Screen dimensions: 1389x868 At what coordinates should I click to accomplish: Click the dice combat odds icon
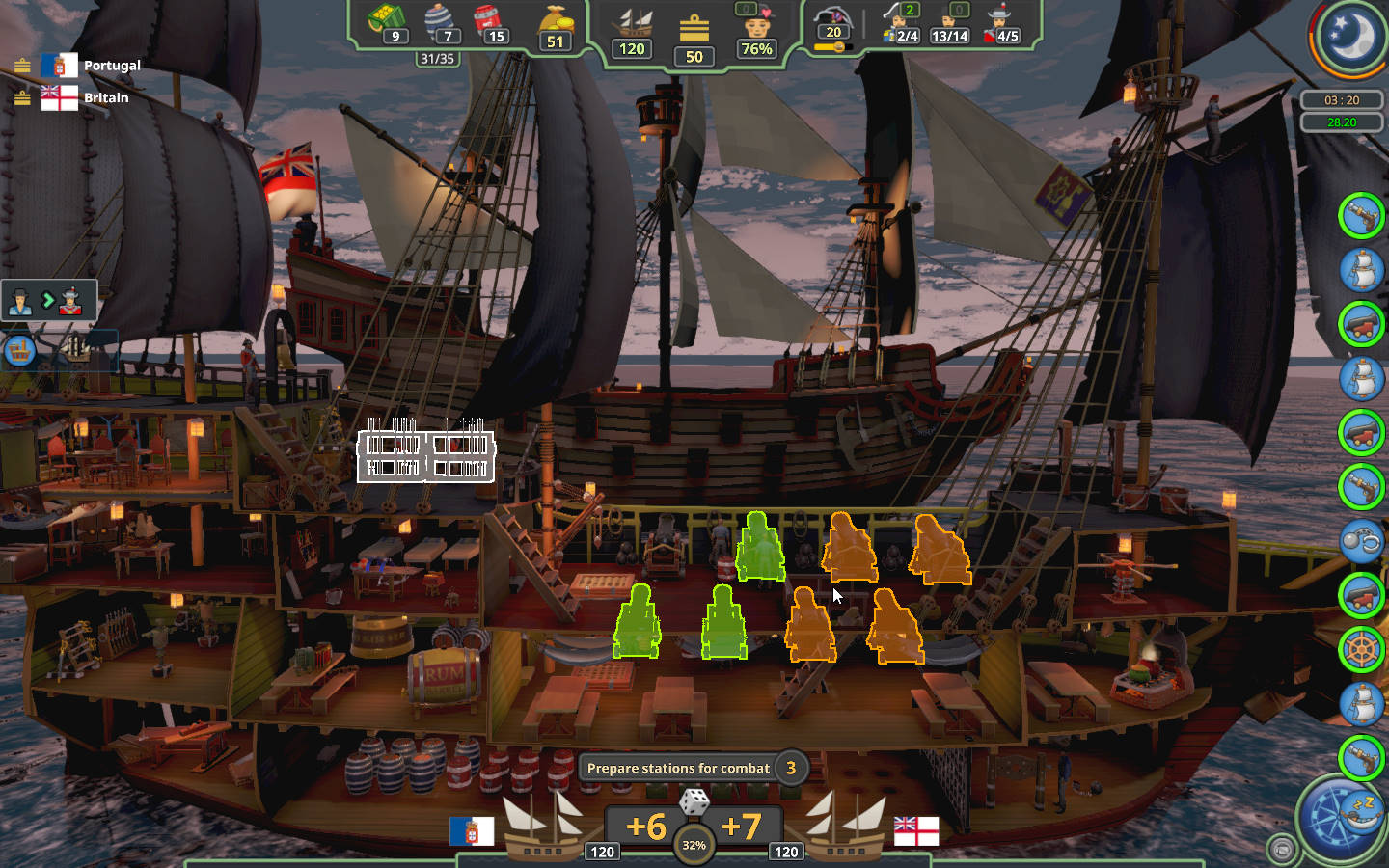[694, 801]
